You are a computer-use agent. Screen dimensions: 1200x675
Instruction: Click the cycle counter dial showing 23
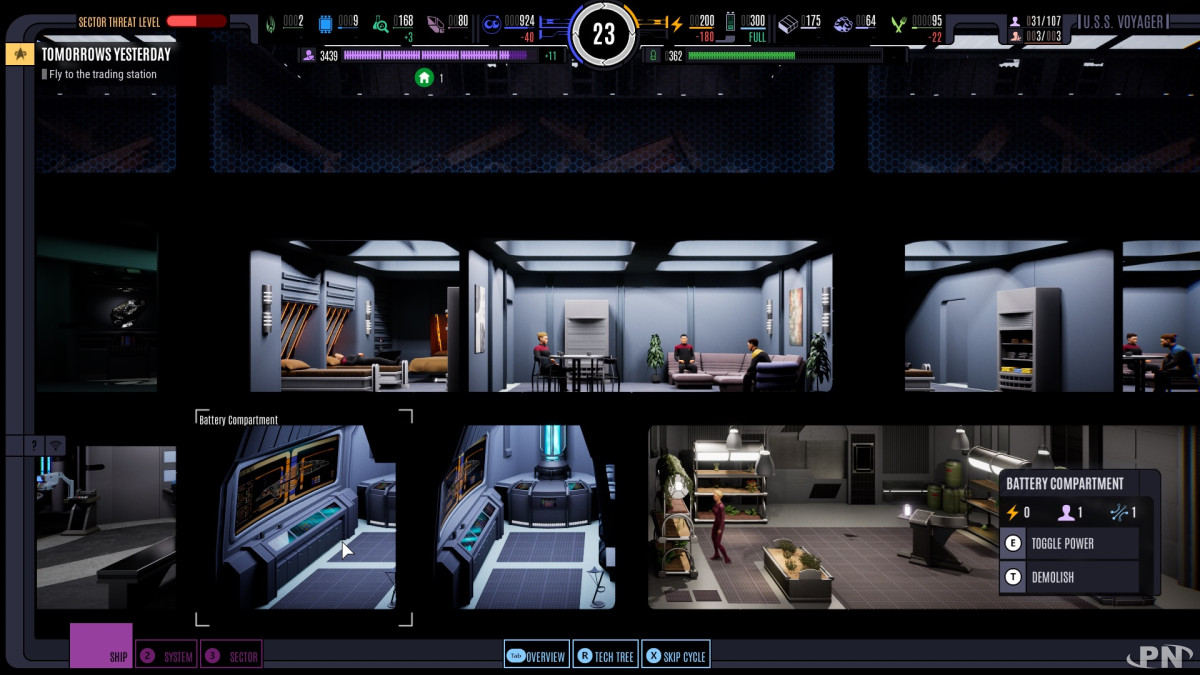point(603,34)
